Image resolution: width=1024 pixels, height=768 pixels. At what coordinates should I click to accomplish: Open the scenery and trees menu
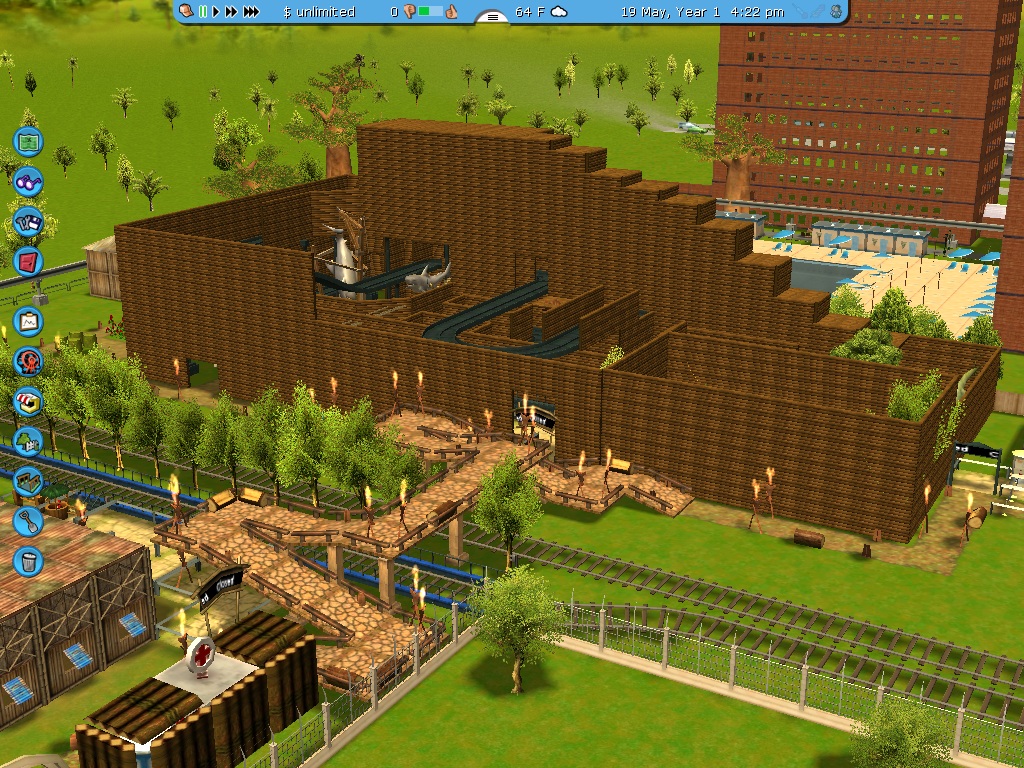(28, 440)
